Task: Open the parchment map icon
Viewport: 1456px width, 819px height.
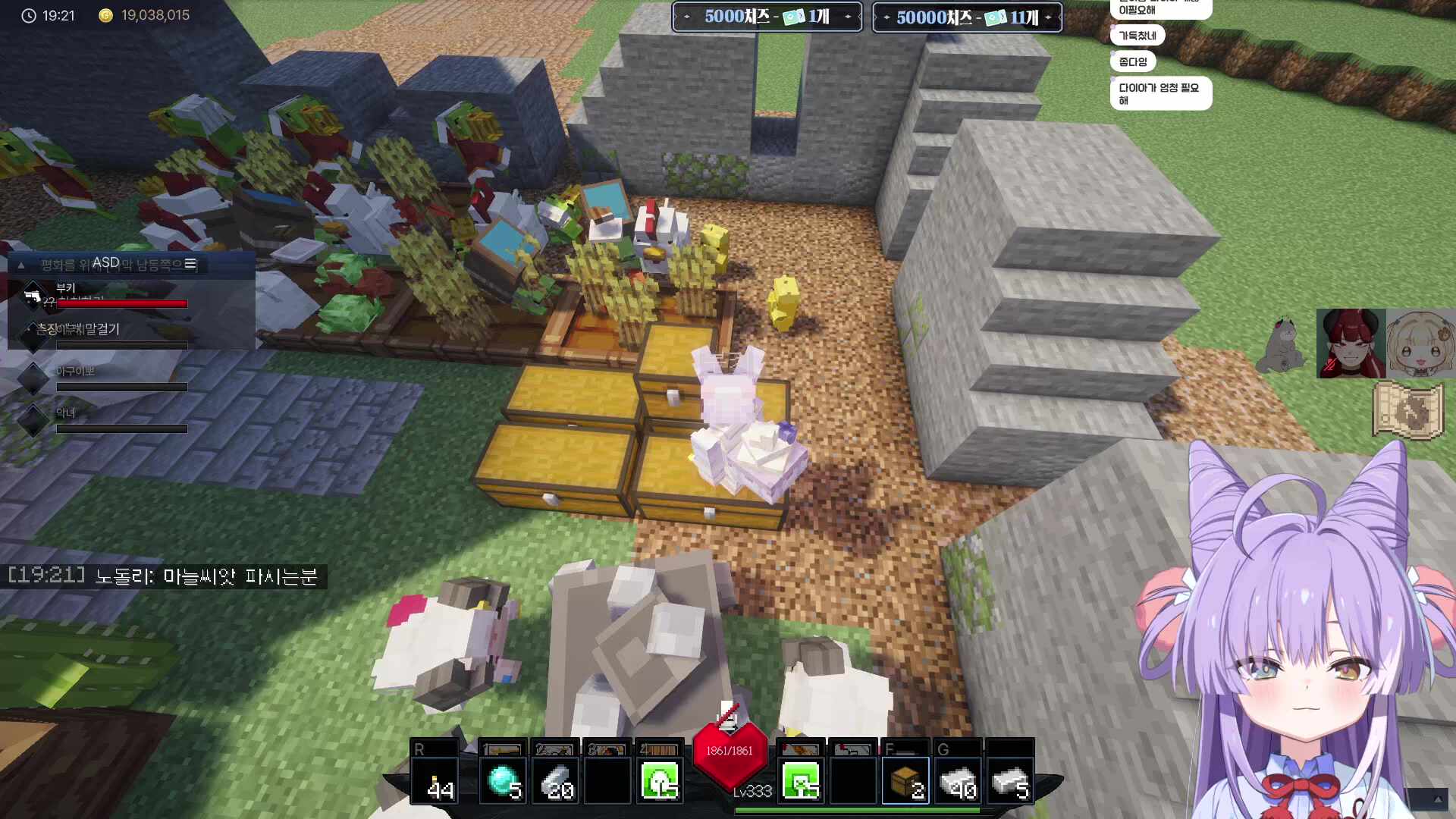Action: (1407, 410)
